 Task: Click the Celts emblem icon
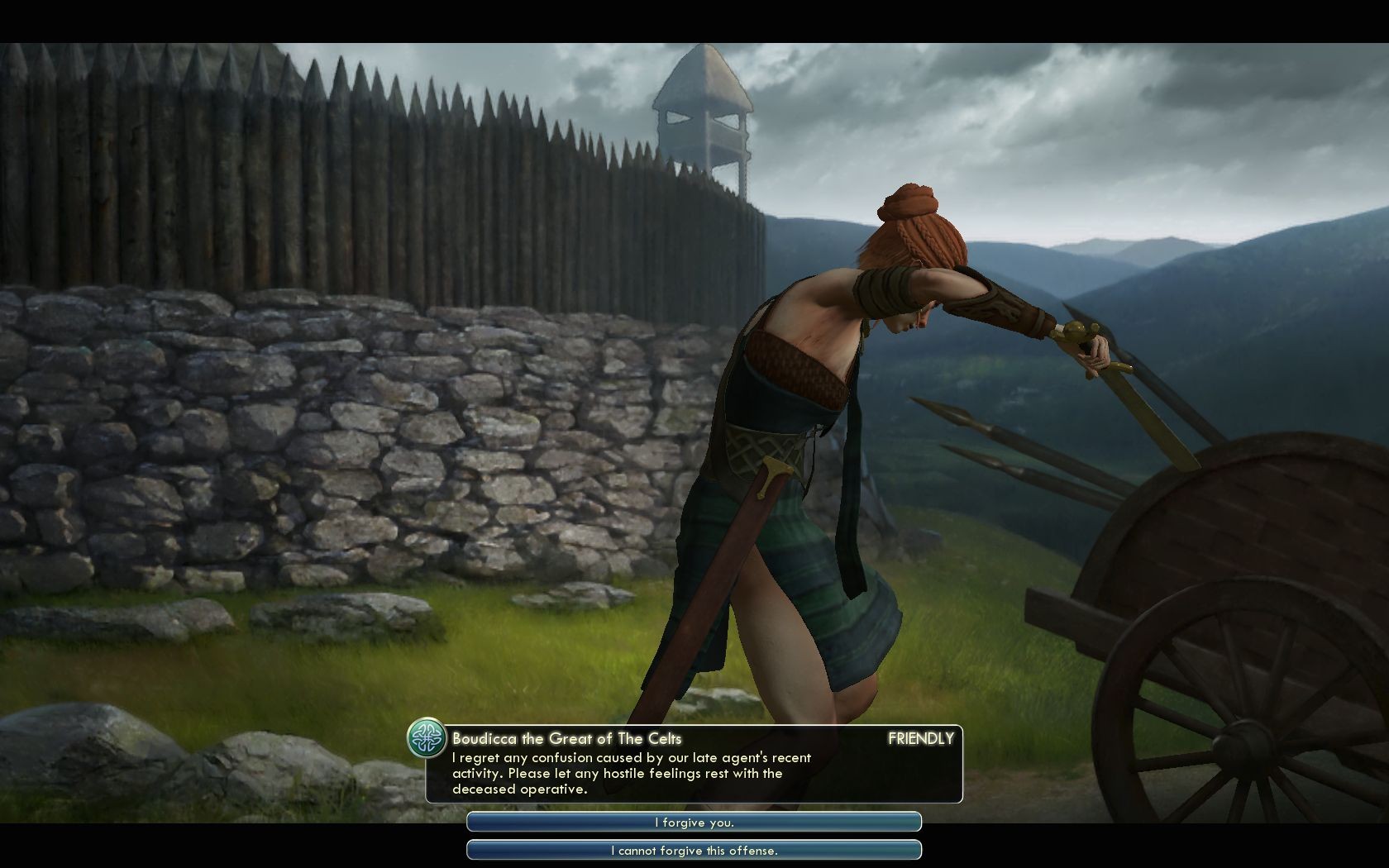click(x=427, y=738)
